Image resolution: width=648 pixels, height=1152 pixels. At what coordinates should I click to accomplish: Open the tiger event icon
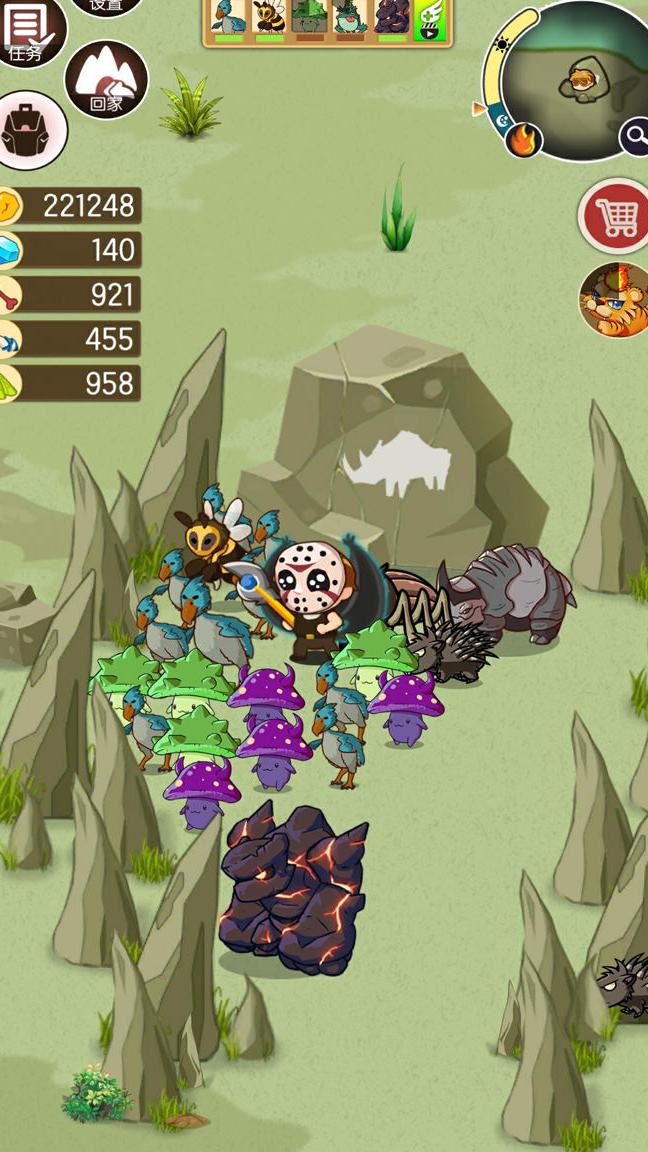click(x=614, y=299)
